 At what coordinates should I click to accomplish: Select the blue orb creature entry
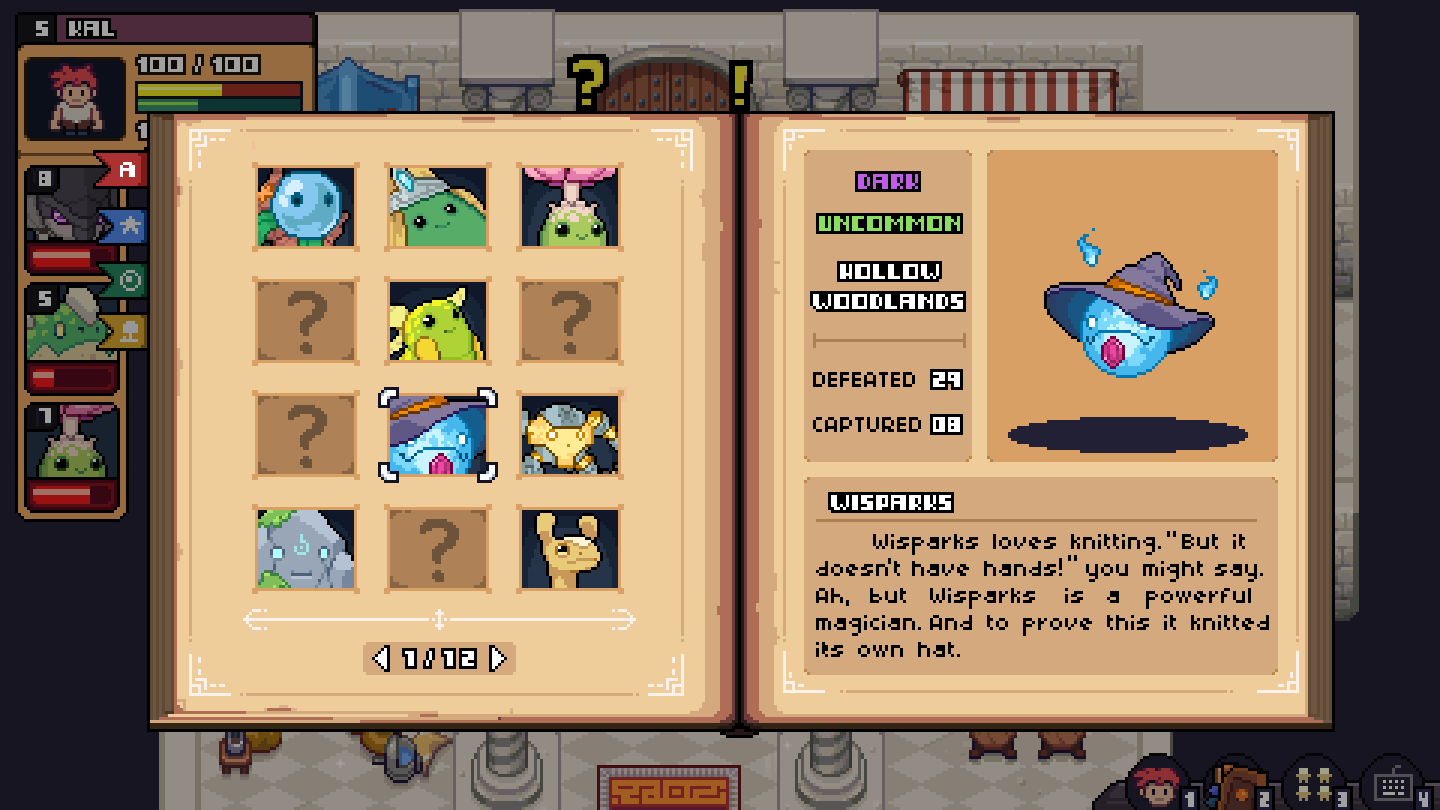(306, 208)
